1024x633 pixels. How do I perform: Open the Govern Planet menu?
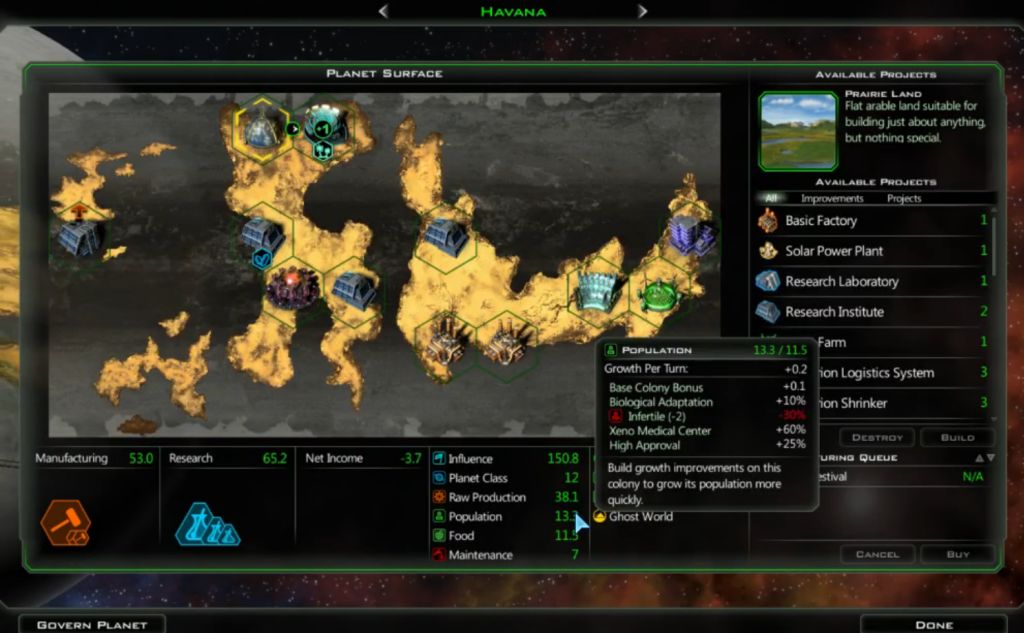click(91, 624)
